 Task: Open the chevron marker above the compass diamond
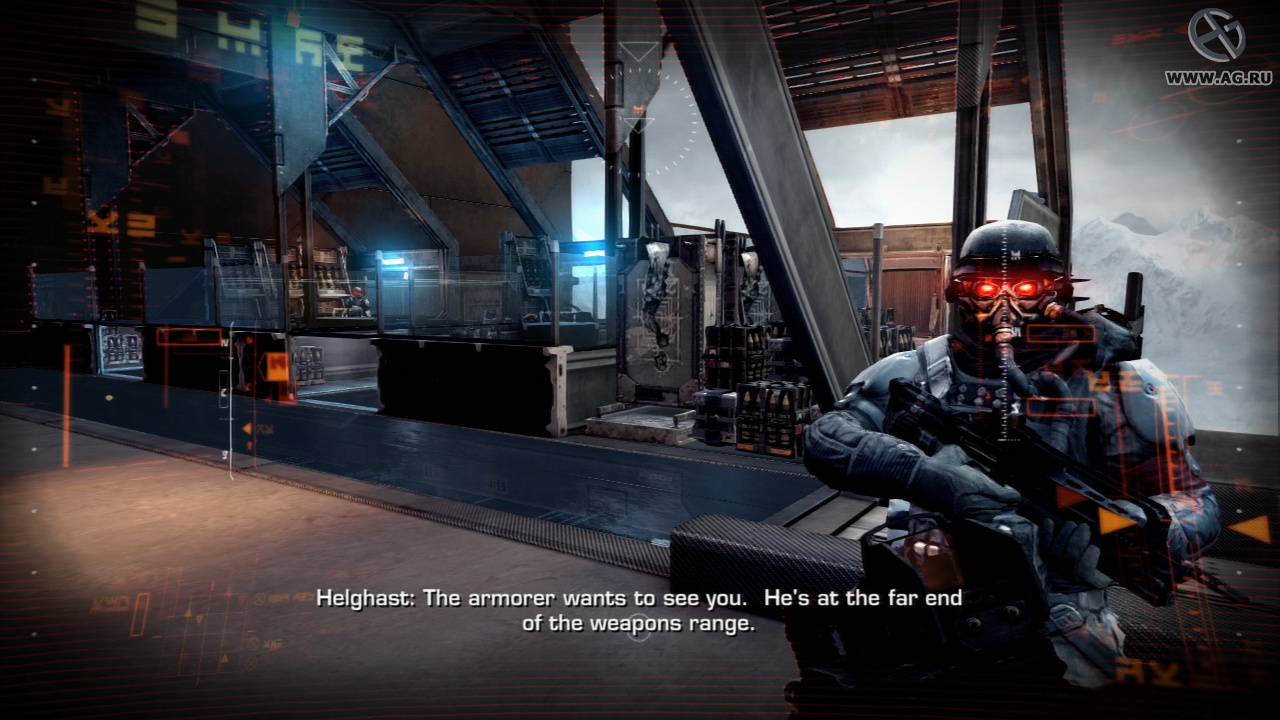pos(637,51)
